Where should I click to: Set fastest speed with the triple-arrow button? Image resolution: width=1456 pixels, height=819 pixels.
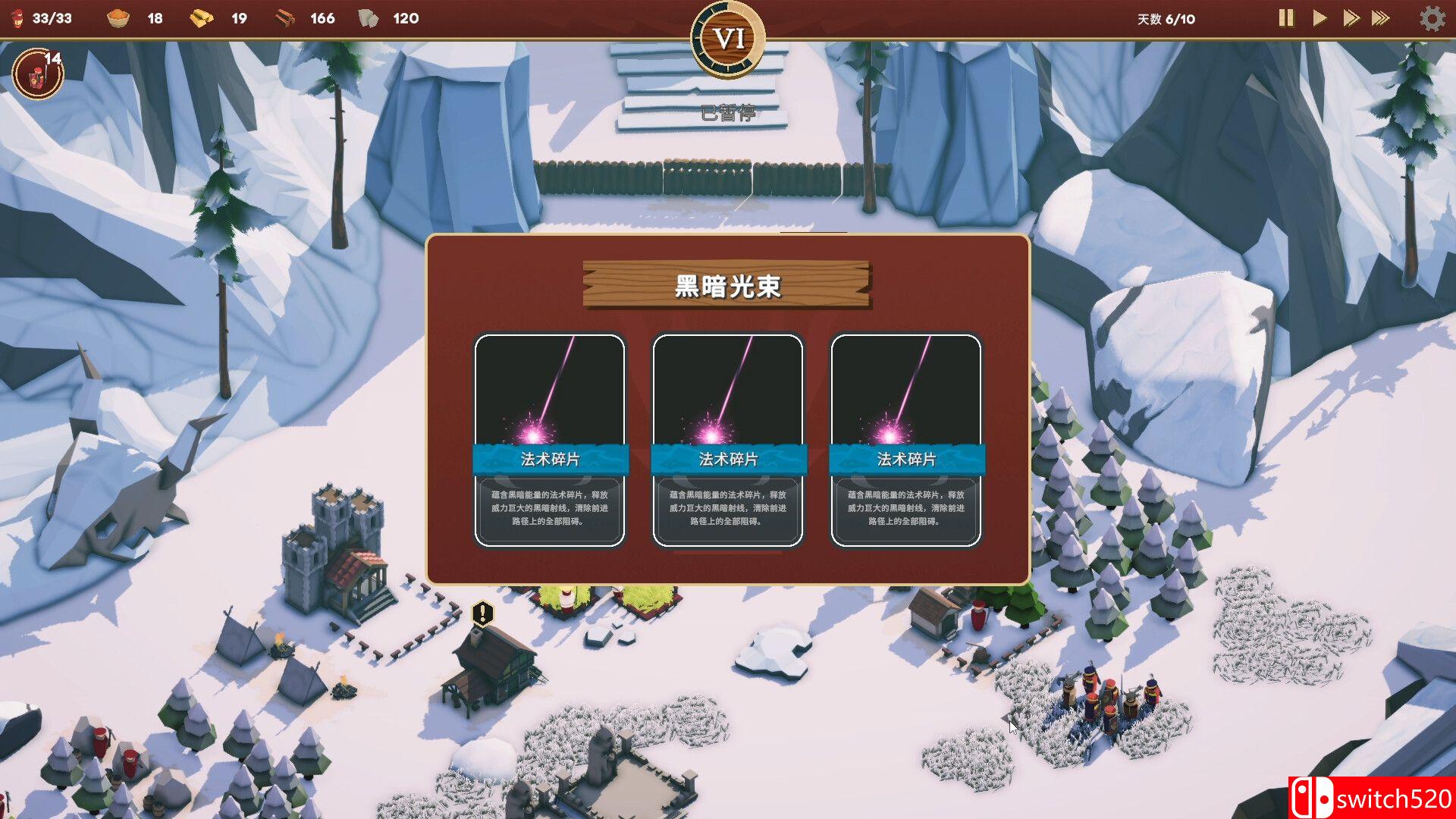(x=1381, y=18)
